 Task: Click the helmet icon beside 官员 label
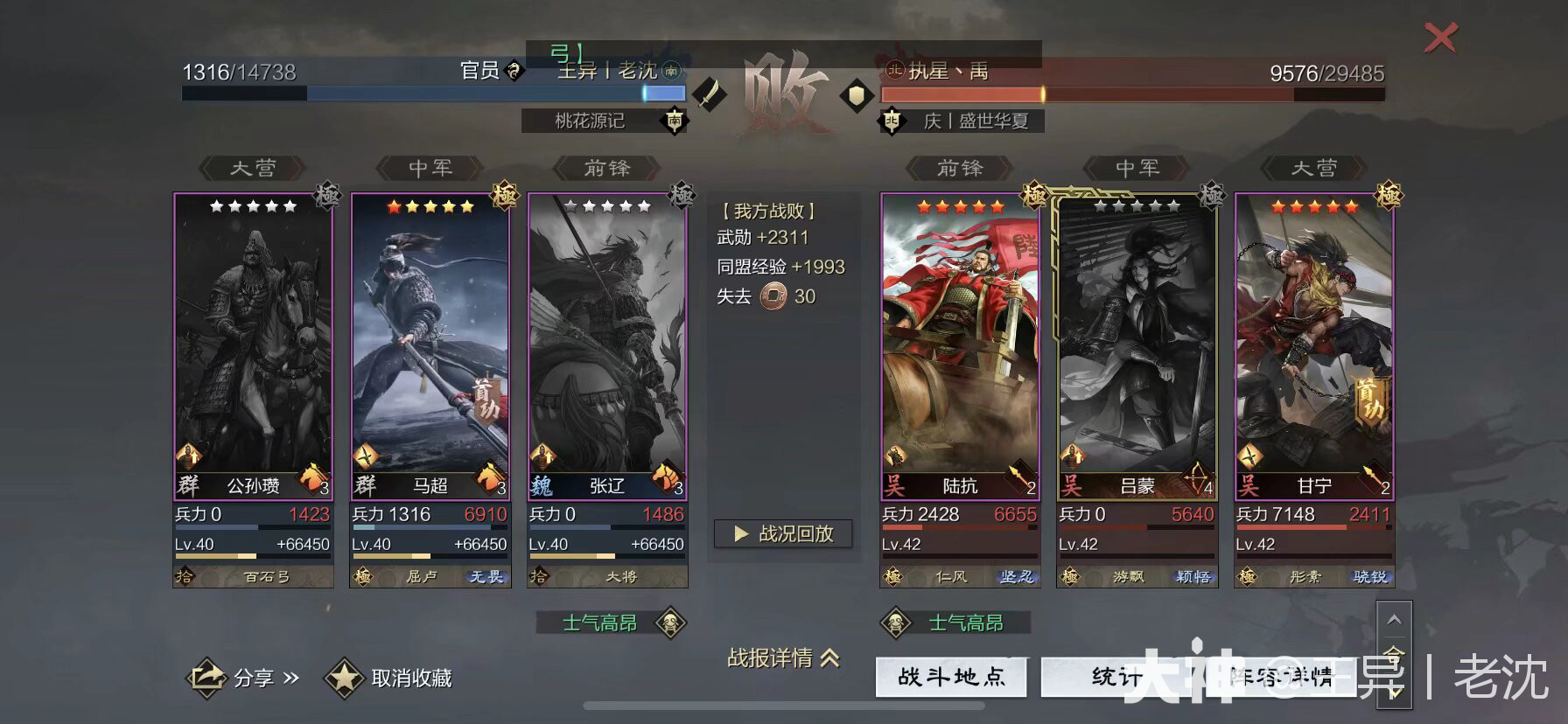coord(514,71)
